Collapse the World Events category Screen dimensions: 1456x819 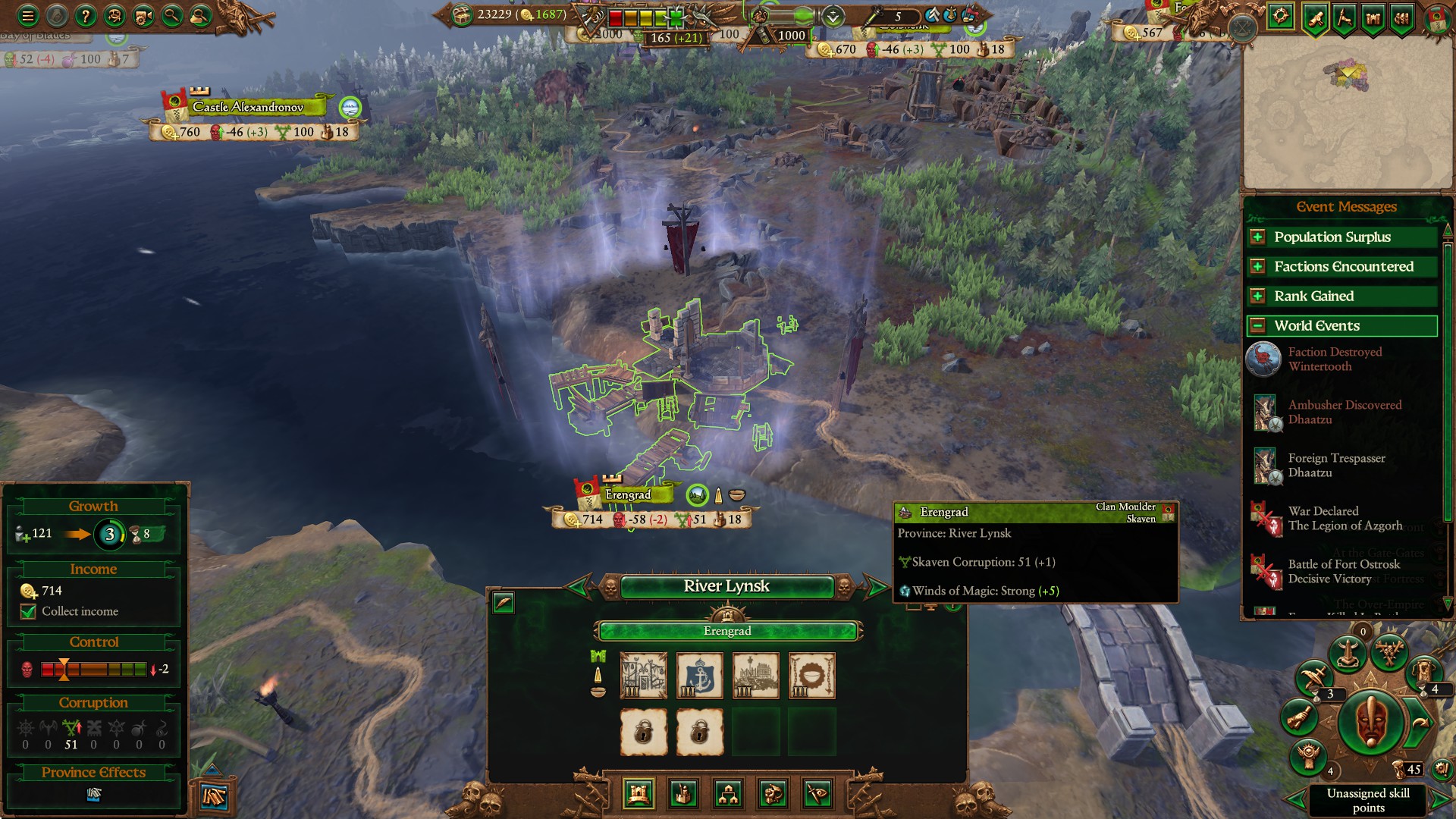pyautogui.click(x=1258, y=325)
